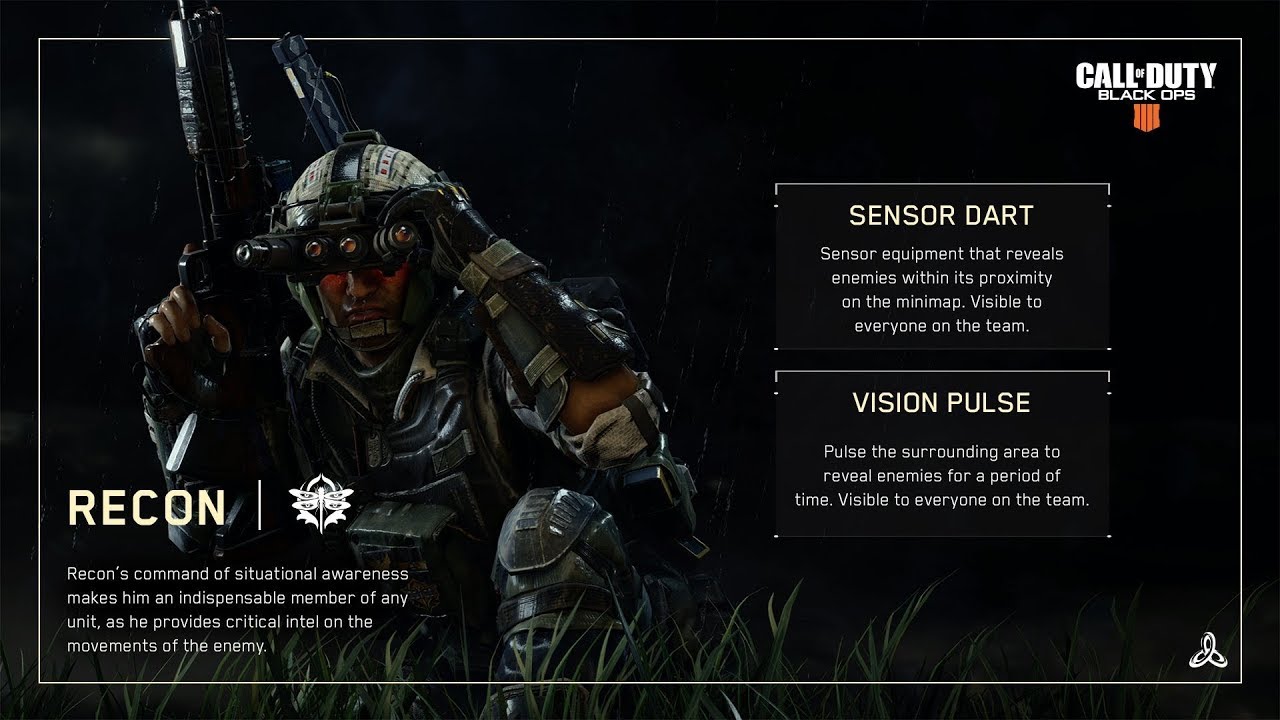Choose the Vision Pulse ability panel
Viewport: 1280px width, 720px height.
941,453
